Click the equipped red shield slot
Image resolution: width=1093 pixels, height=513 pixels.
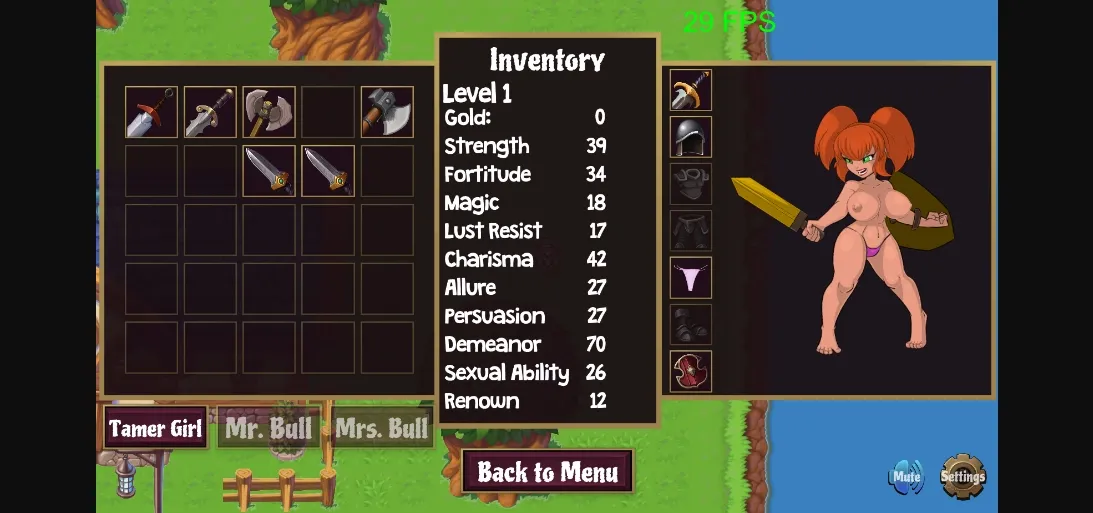(691, 371)
